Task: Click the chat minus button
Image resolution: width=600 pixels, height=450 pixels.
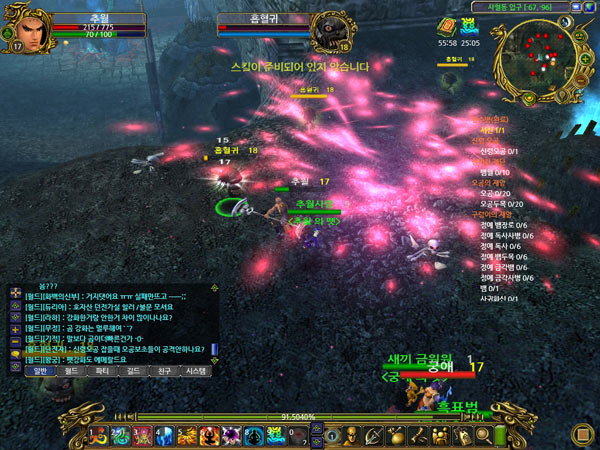Action: pyautogui.click(x=14, y=341)
